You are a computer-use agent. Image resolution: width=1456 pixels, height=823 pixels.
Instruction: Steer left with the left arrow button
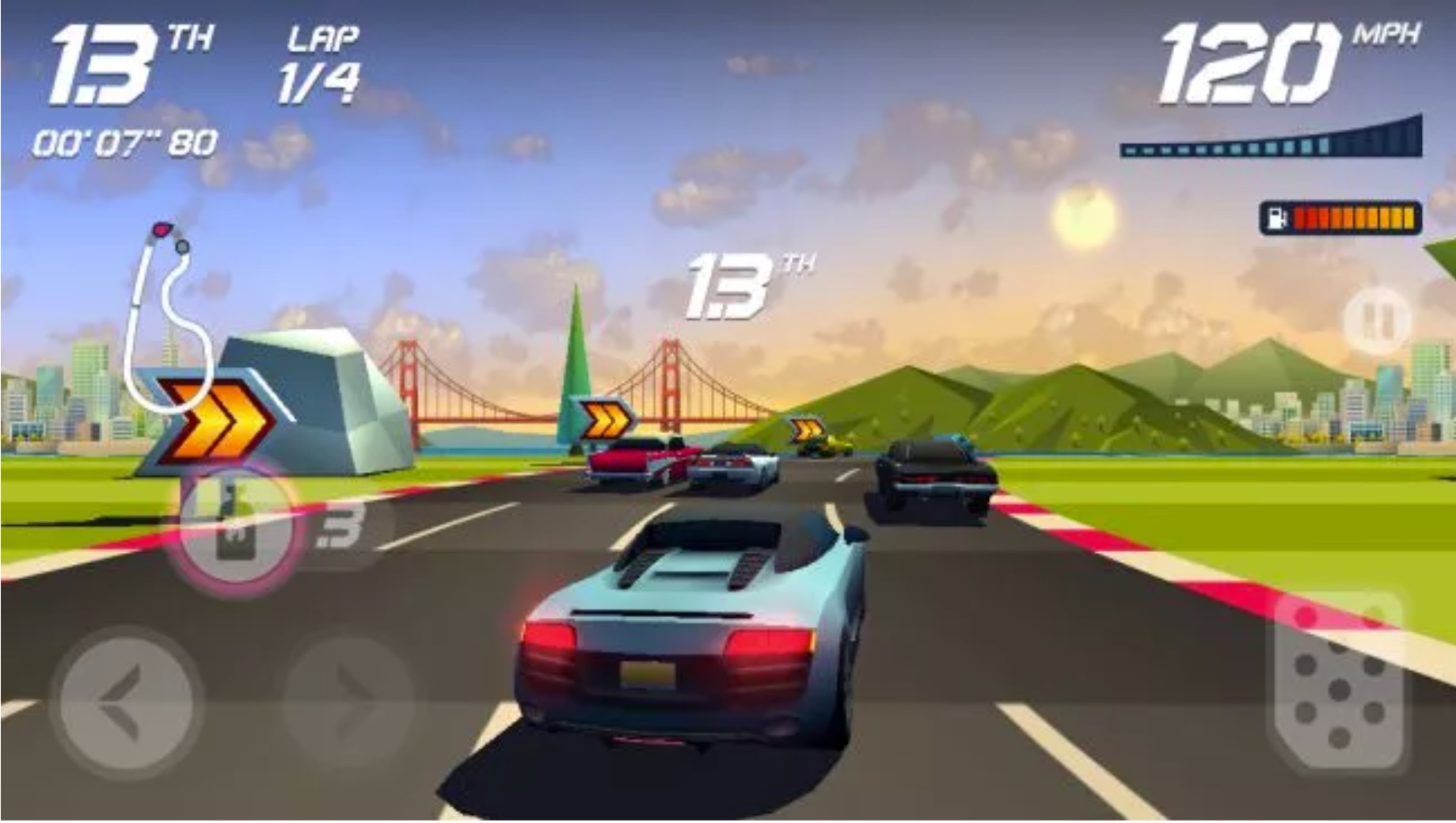tap(127, 701)
